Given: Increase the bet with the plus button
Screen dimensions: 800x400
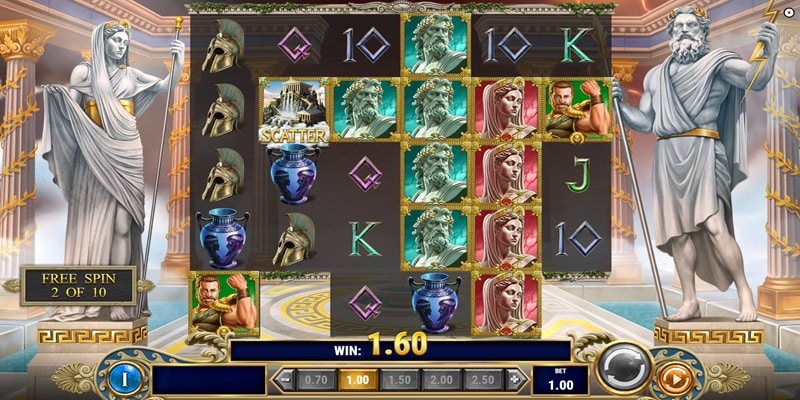Looking at the screenshot, I should pyautogui.click(x=516, y=380).
